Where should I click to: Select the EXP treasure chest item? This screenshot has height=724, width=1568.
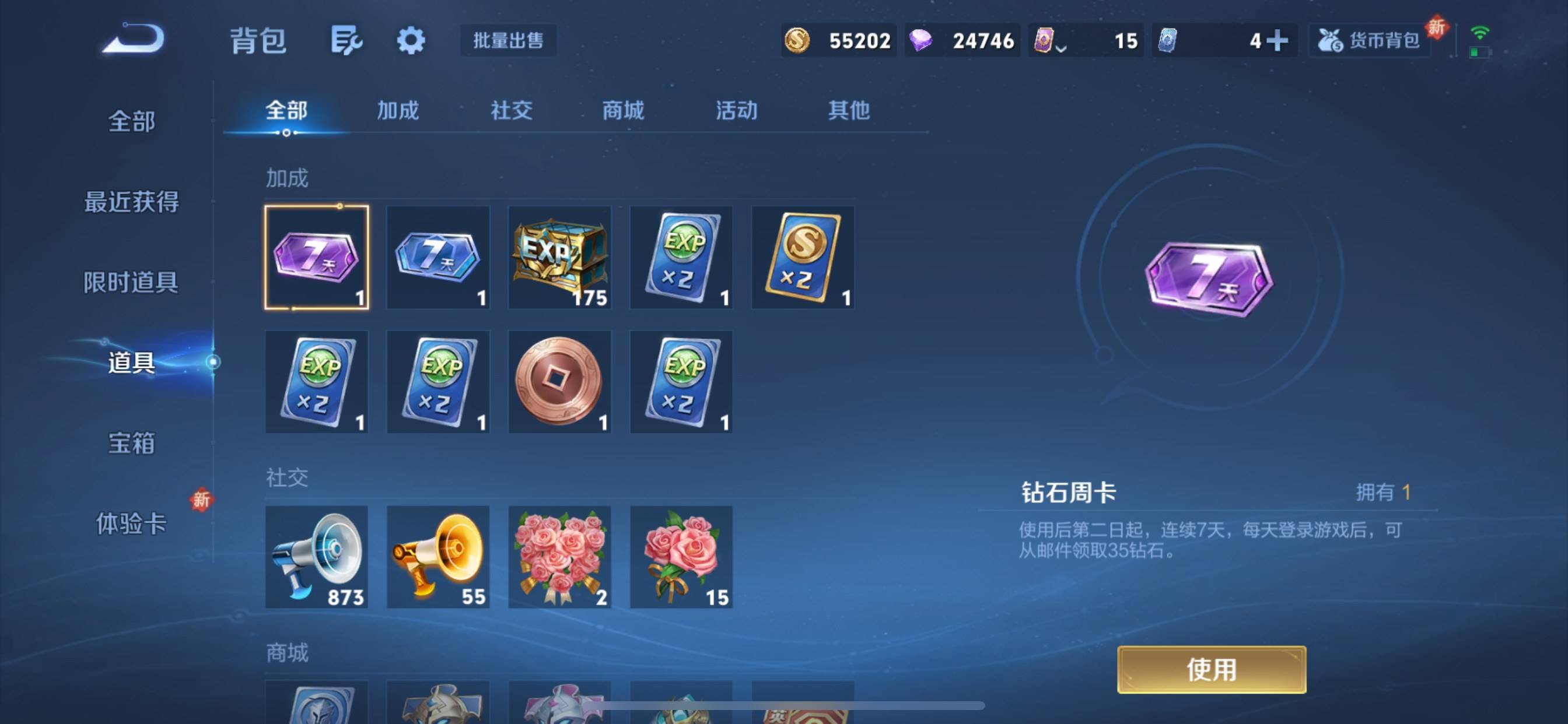(x=559, y=258)
